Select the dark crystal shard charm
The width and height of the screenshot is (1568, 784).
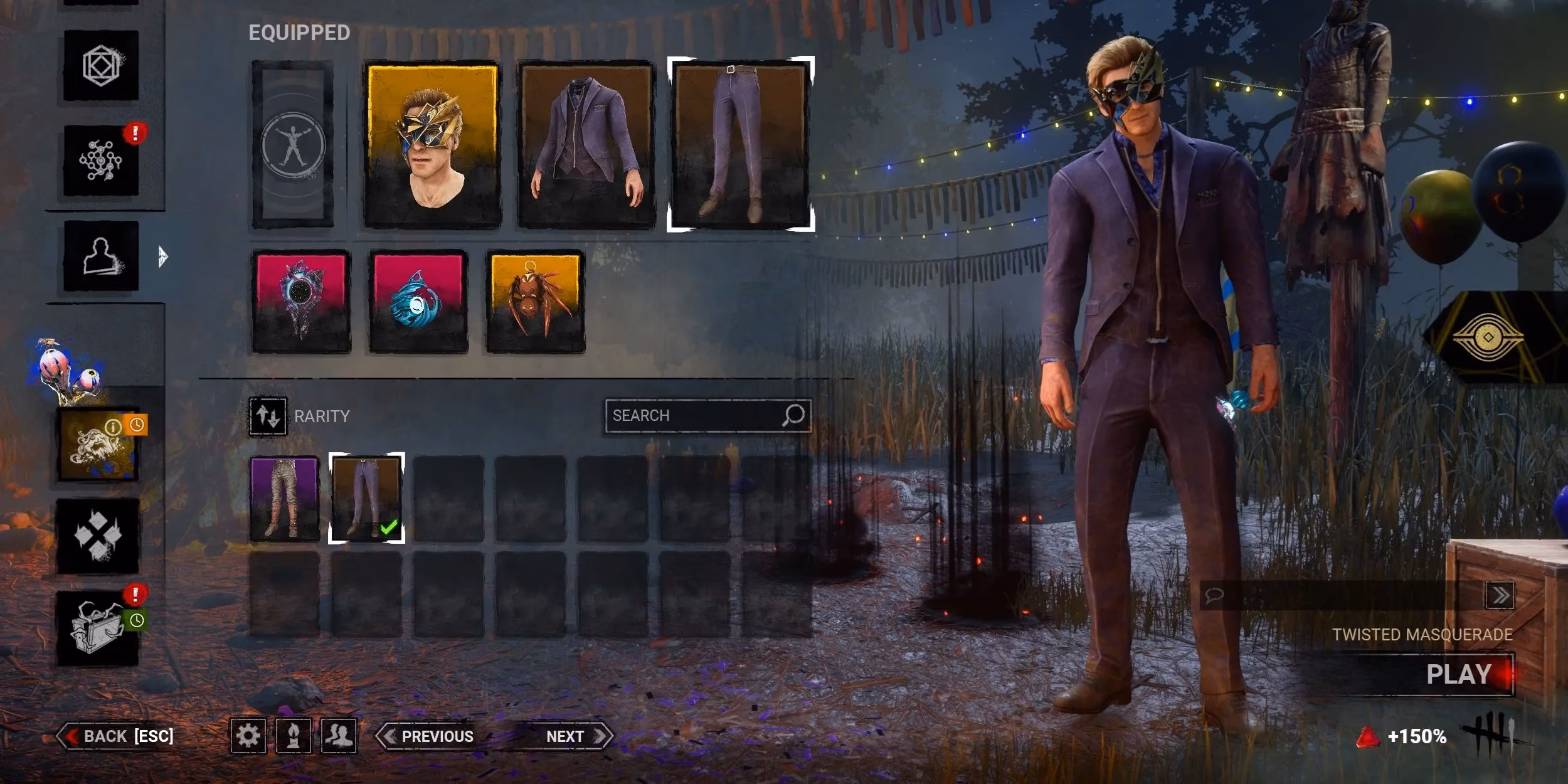[301, 302]
